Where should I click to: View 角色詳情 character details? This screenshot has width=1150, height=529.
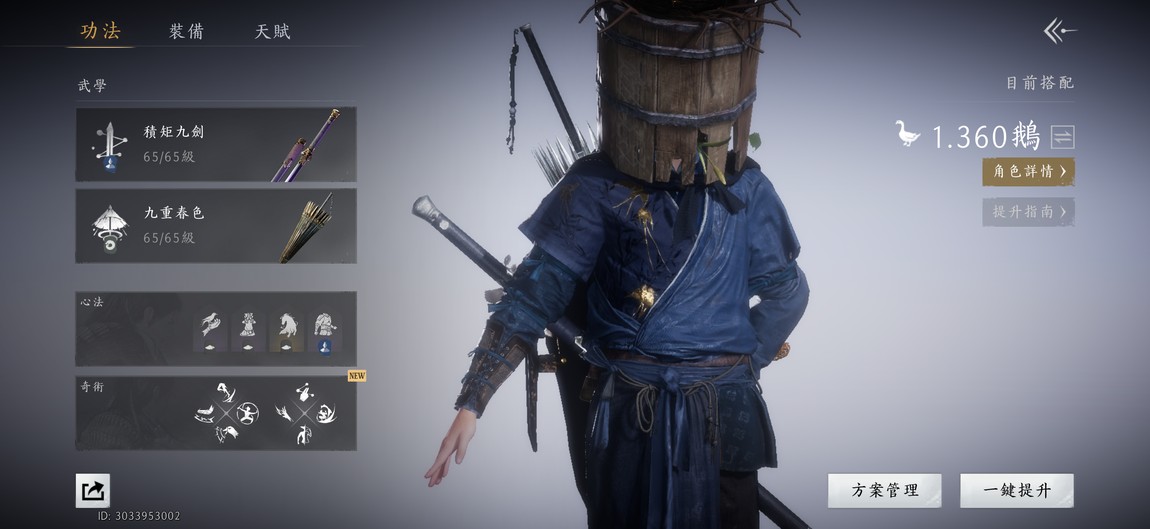(x=1028, y=171)
